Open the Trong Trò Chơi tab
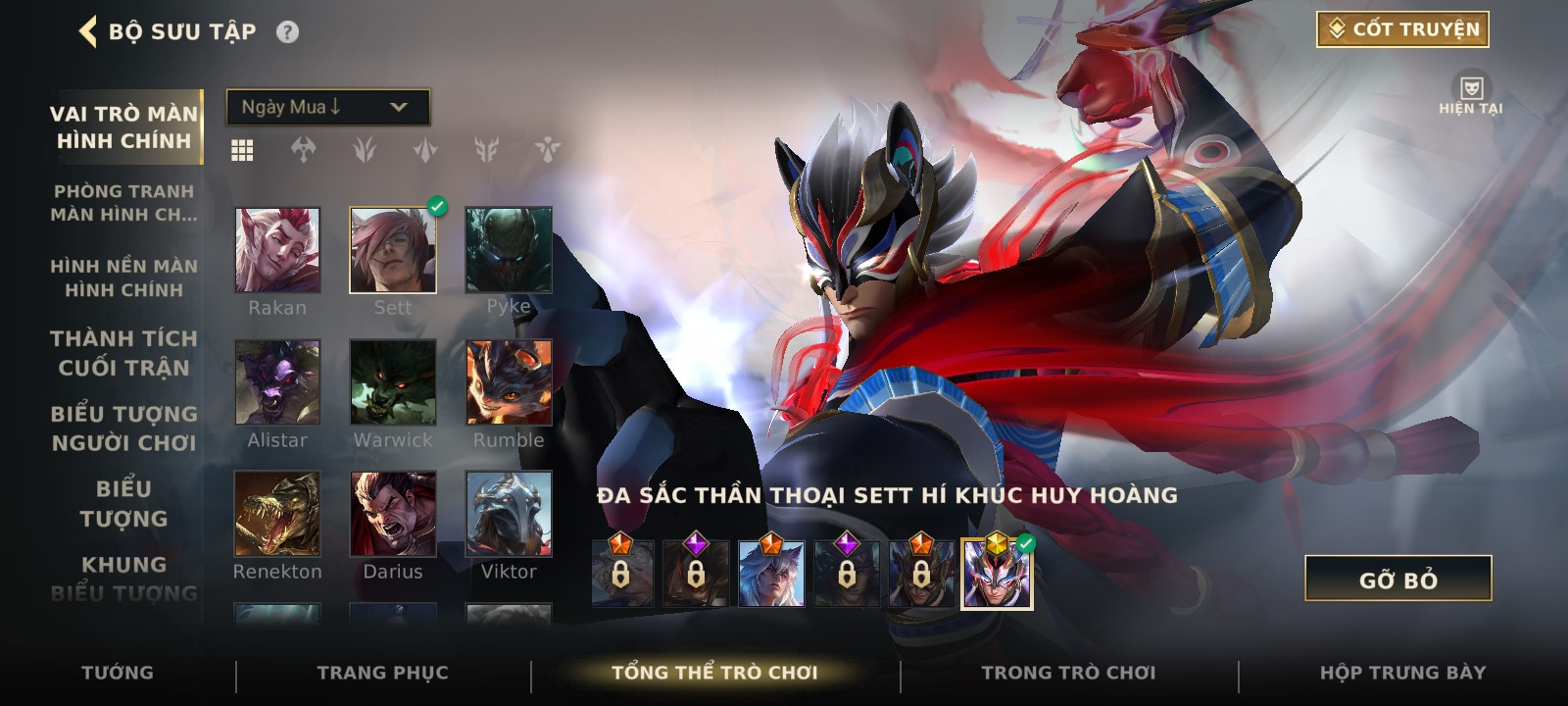Screen dimensions: 1568x706 [x=1068, y=673]
